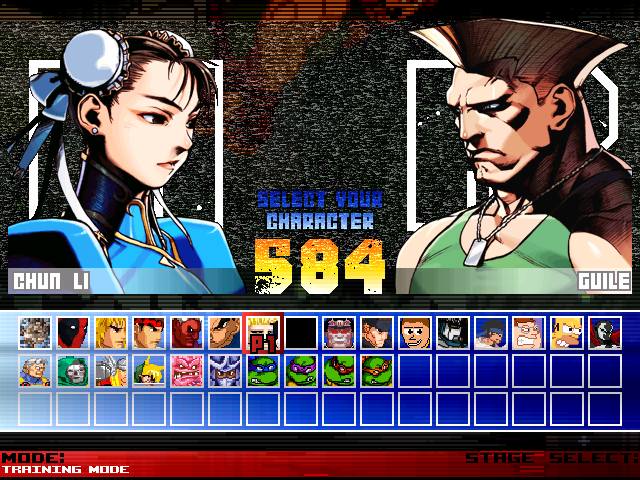Pick the robot character portrait
This screenshot has height=480, width=640.
tap(453, 332)
